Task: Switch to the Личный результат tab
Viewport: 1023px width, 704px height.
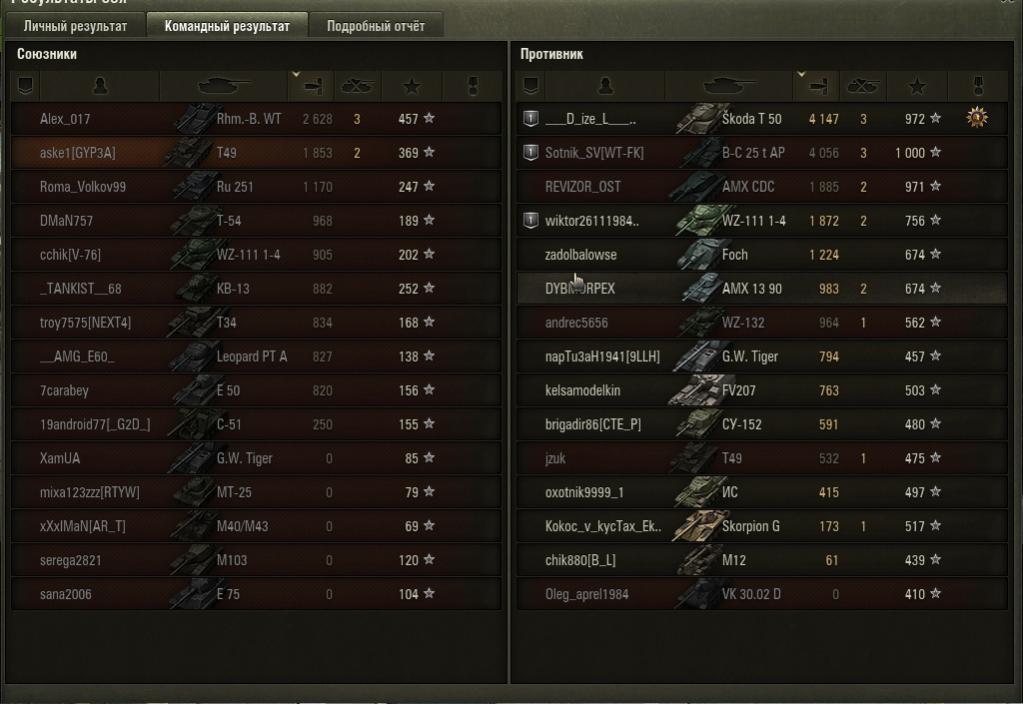Action: click(x=75, y=26)
